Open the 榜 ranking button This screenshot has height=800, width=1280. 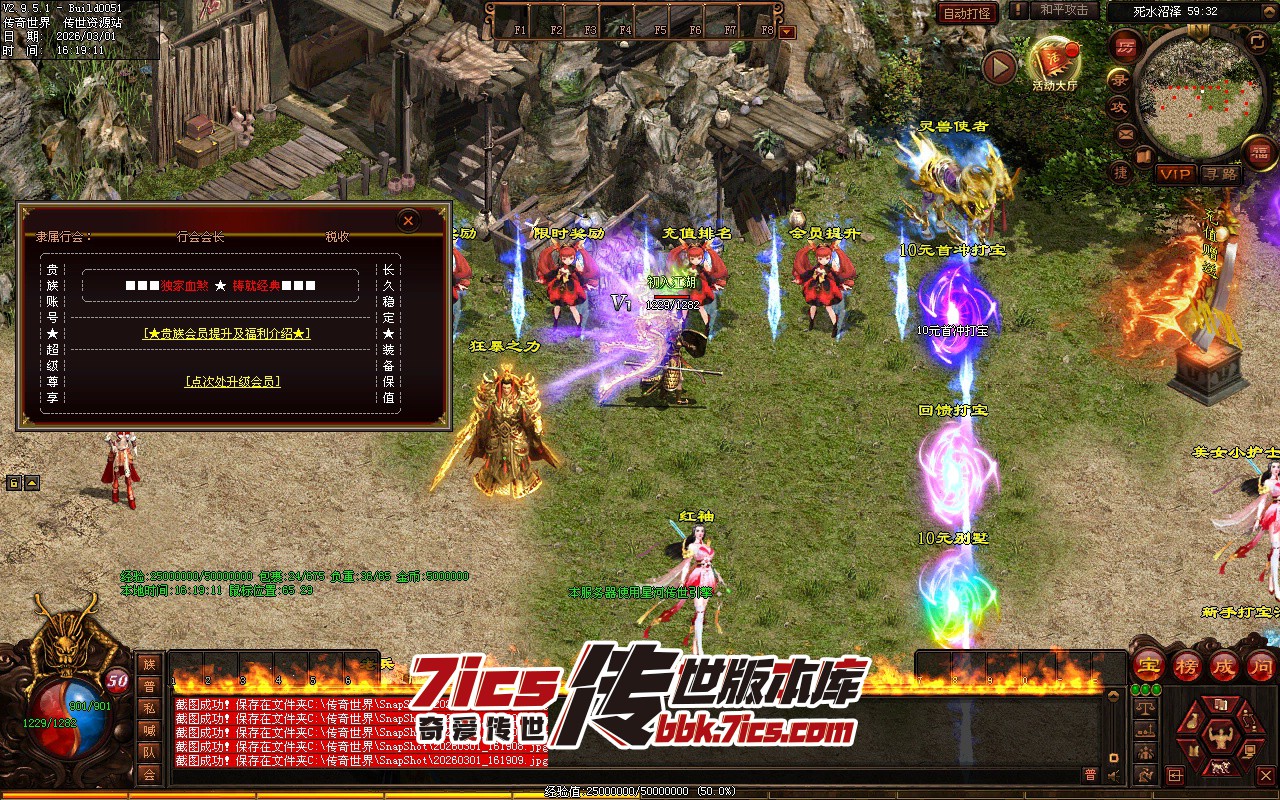coord(1187,665)
